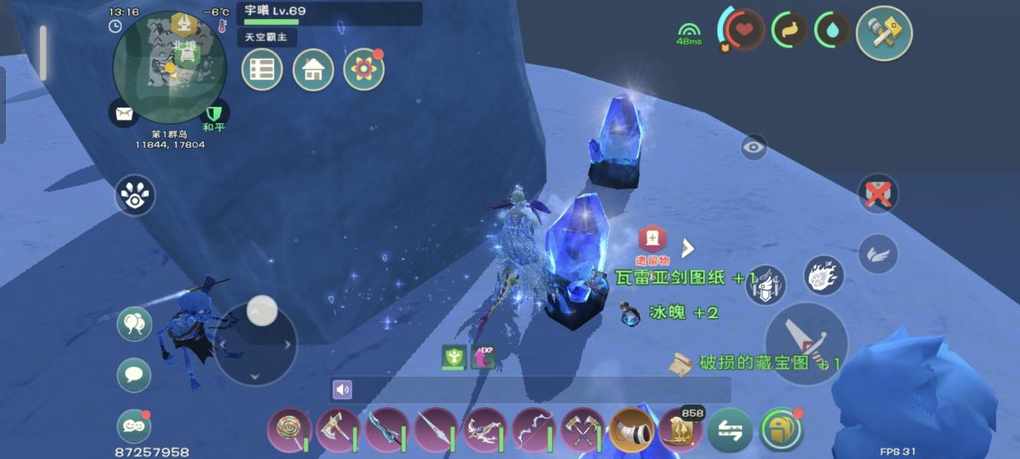Viewport: 1020px width, 459px height.
Task: Open the yellow backpack inventory
Action: [x=781, y=431]
